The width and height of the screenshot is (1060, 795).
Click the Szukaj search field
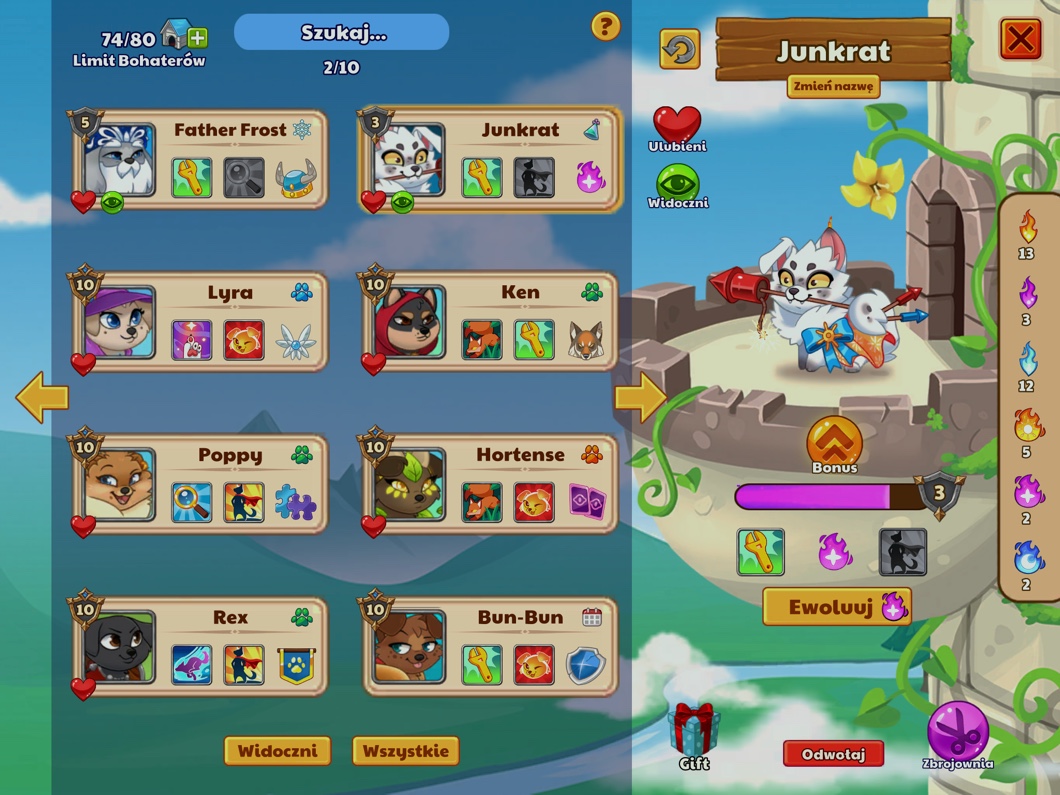[341, 33]
